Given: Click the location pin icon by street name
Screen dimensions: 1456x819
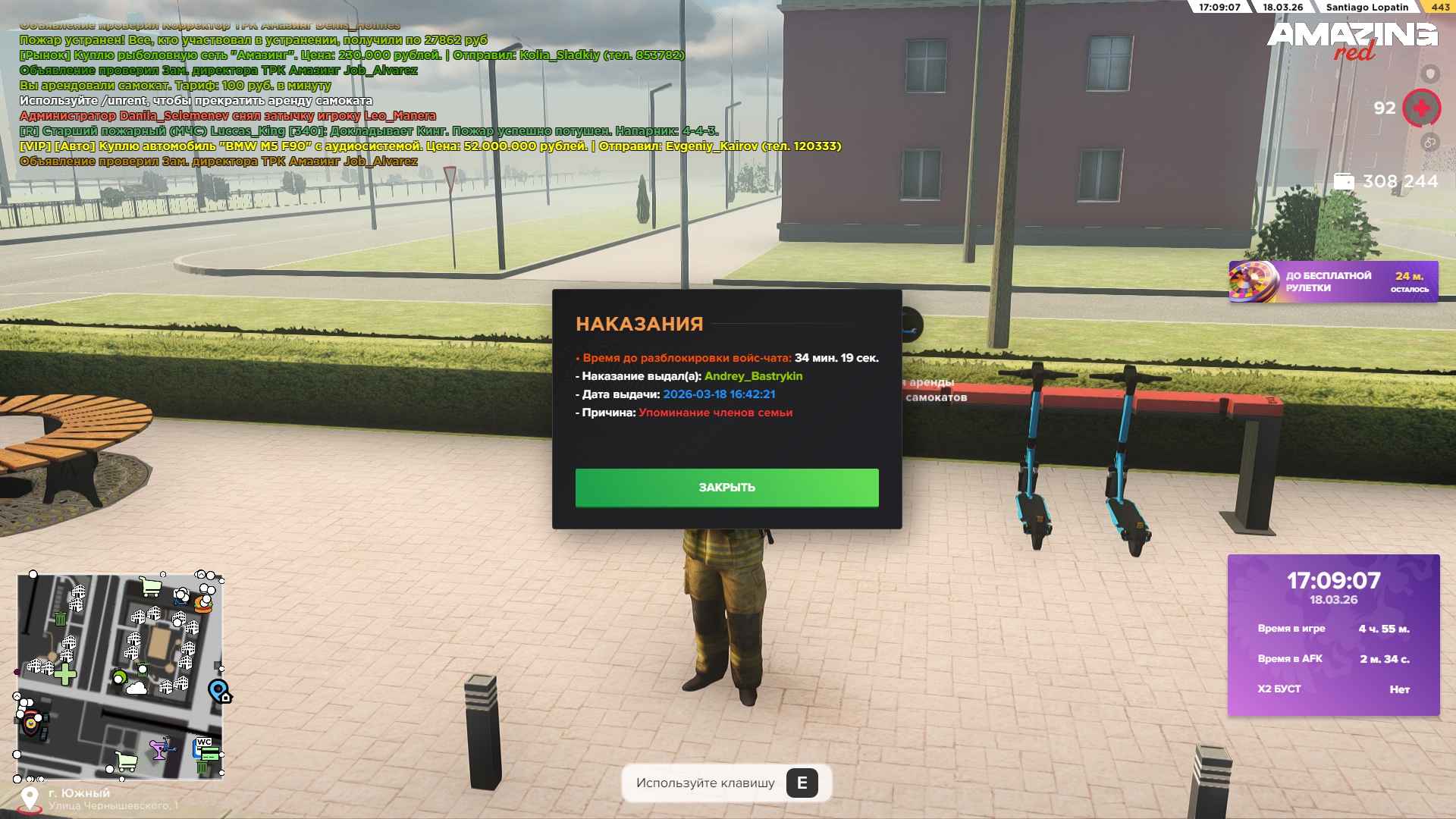Looking at the screenshot, I should [30, 799].
